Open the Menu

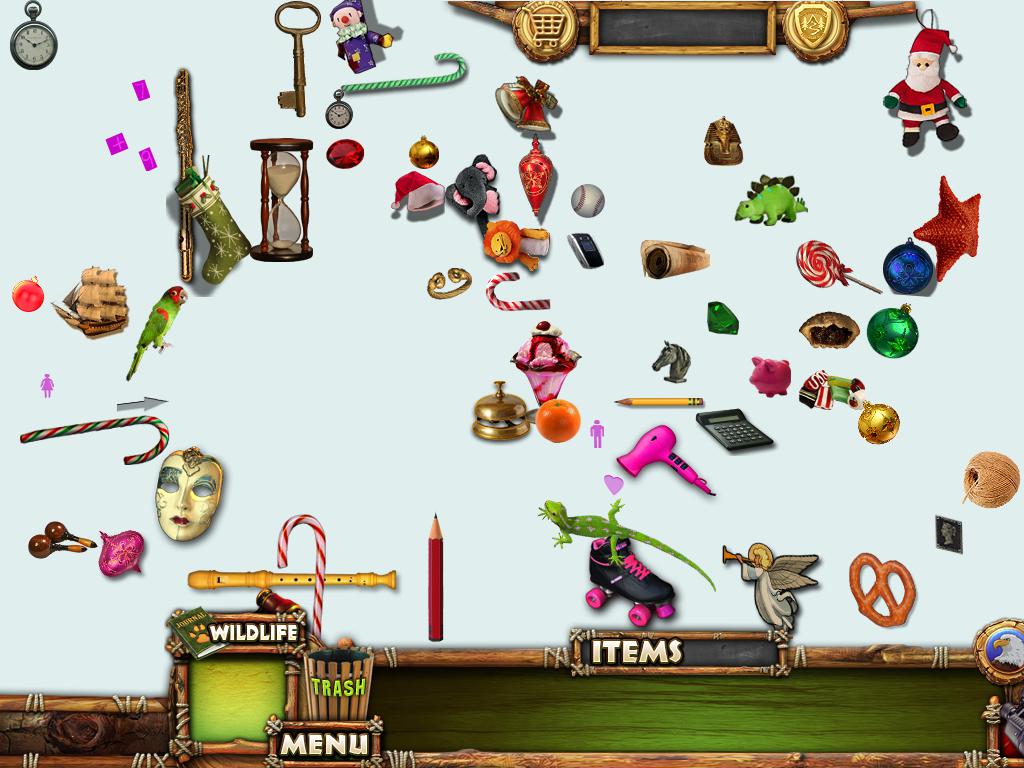point(325,743)
